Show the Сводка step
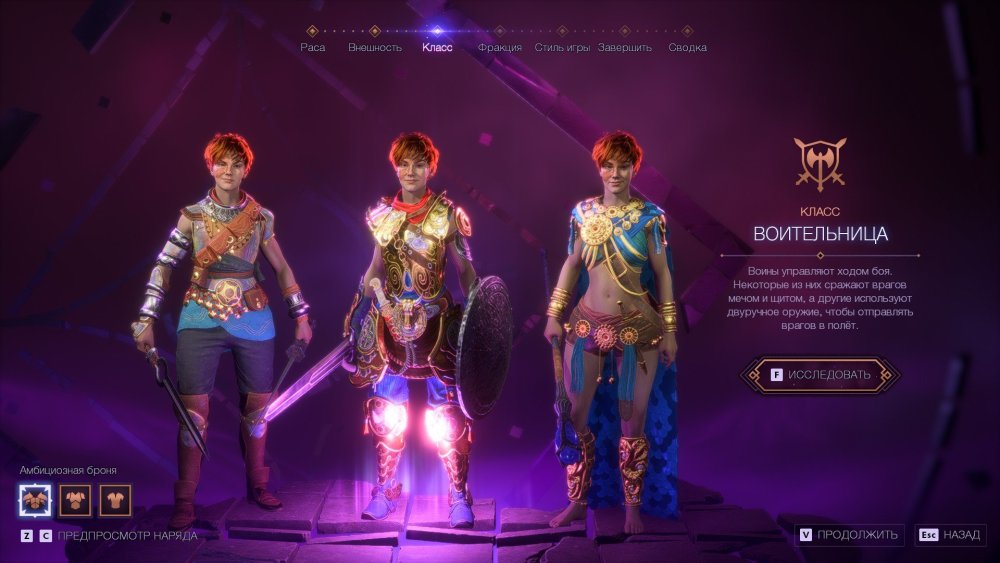 tap(688, 47)
